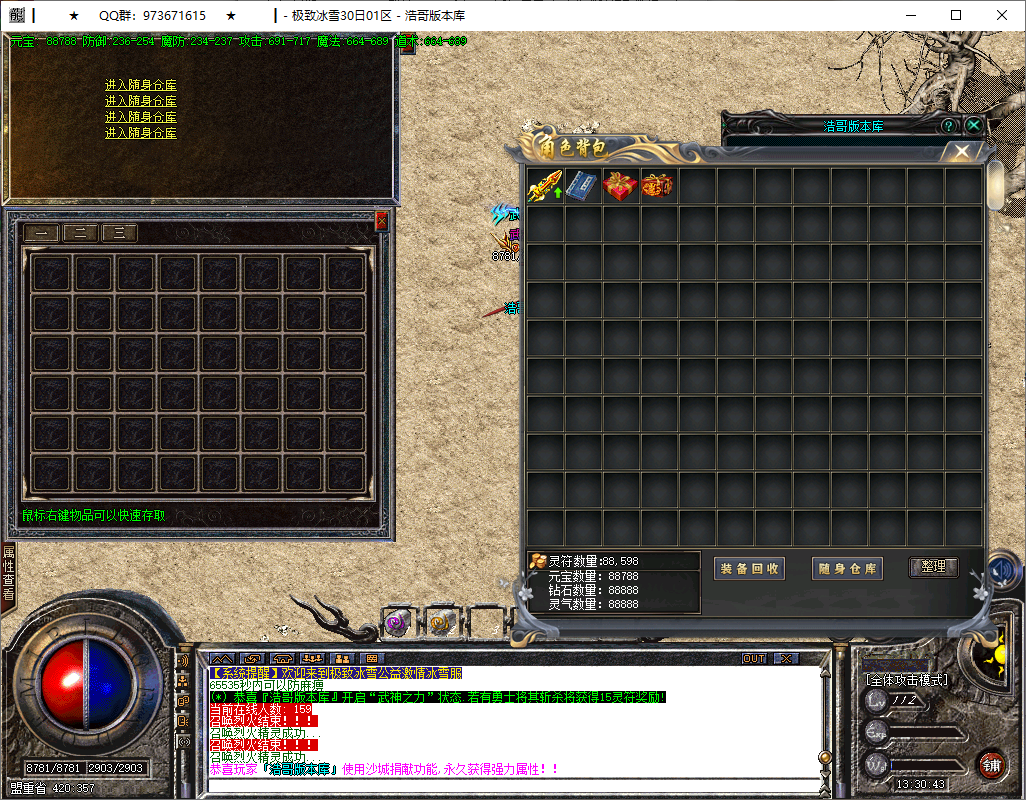Switch to warehouse page 一

[x=41, y=233]
